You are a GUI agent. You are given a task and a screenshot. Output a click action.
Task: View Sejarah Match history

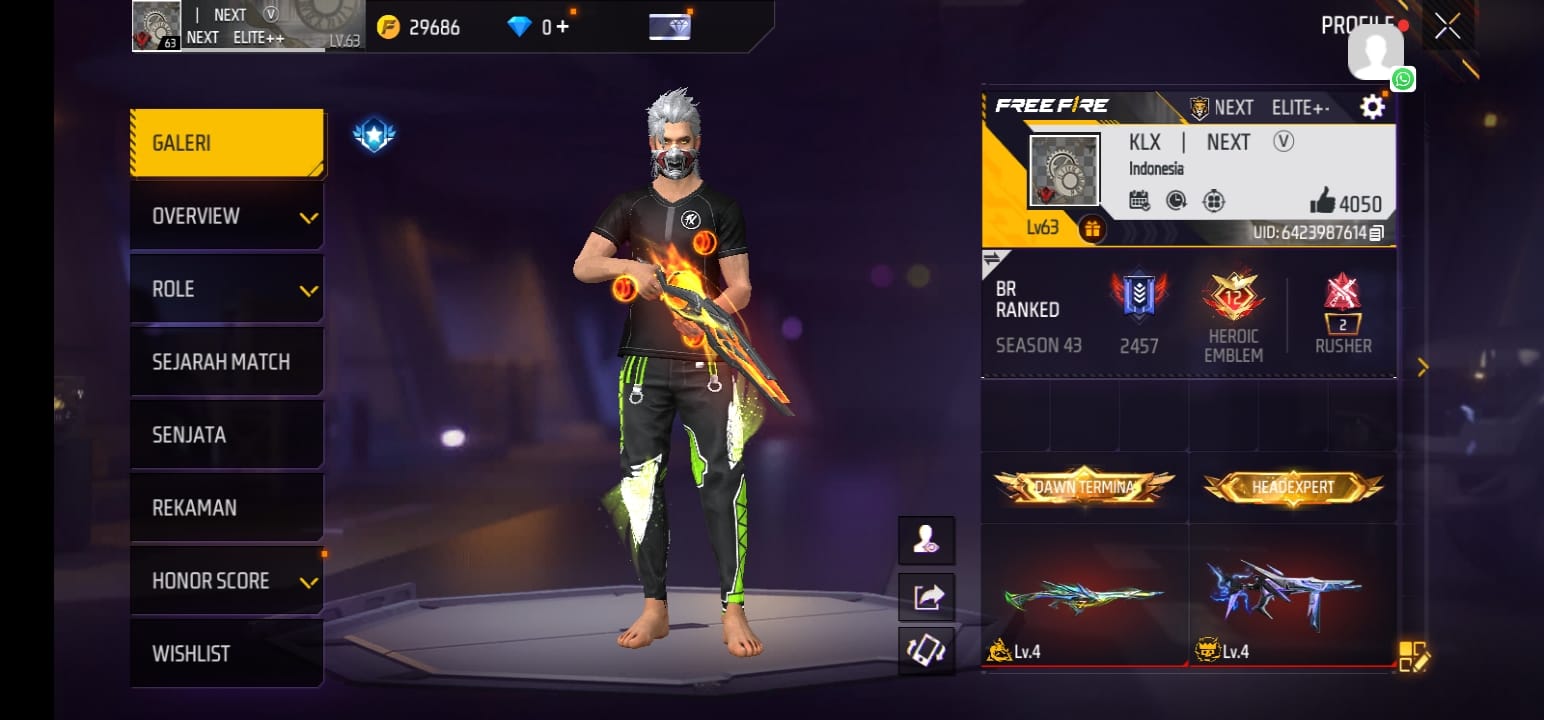[x=227, y=362]
